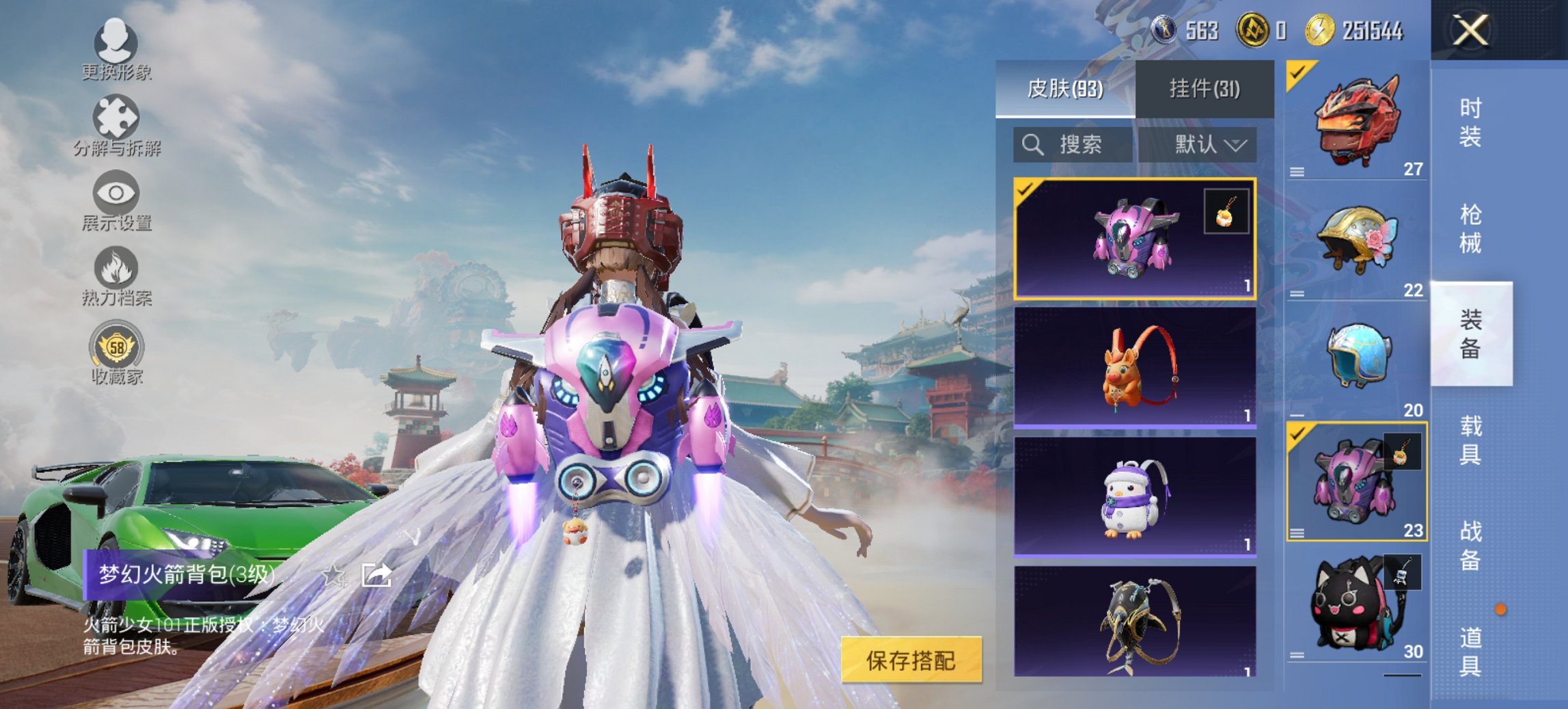Click the magnifier search icon
The image size is (1568, 709).
coord(1032,146)
